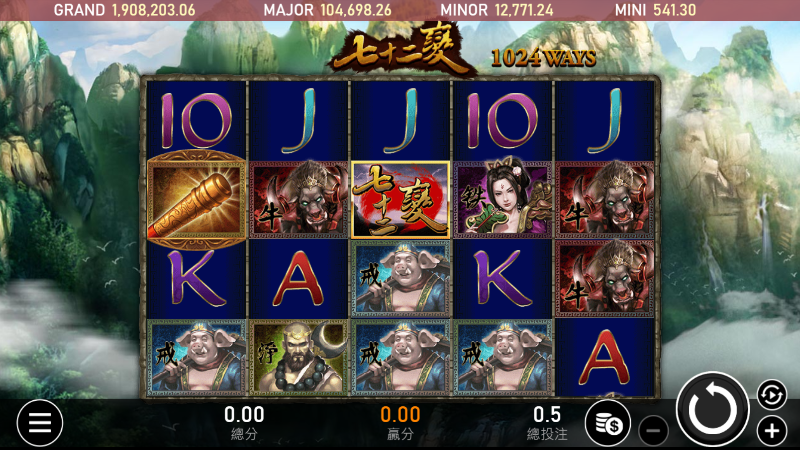
Task: Decrease the bet with the minus button
Action: (652, 431)
